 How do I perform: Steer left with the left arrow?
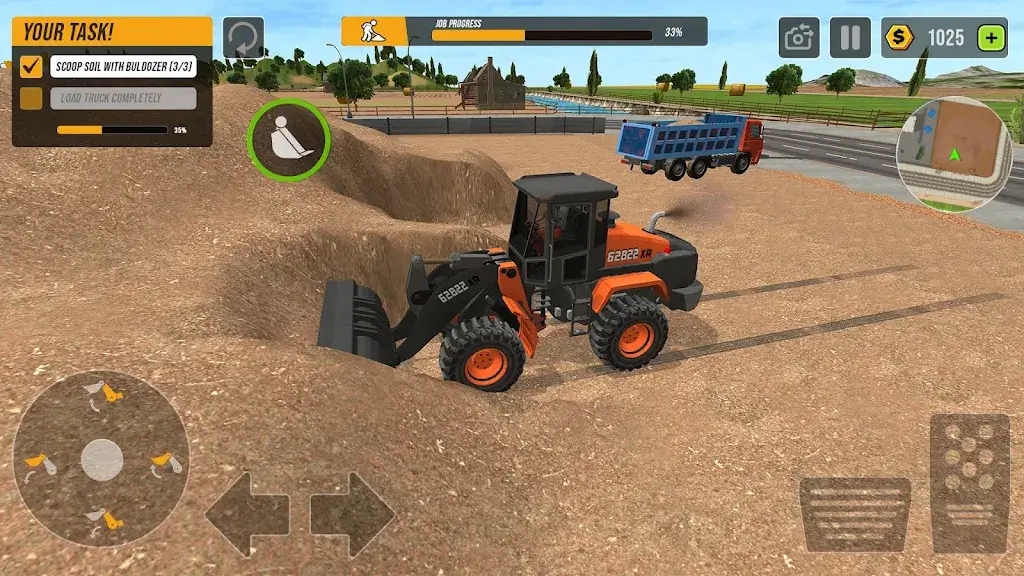pos(247,514)
